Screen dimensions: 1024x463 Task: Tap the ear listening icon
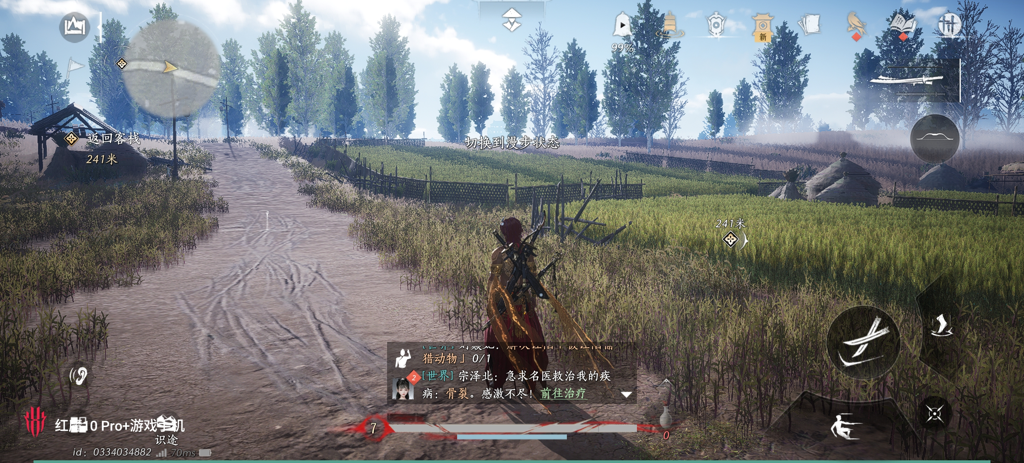point(78,377)
